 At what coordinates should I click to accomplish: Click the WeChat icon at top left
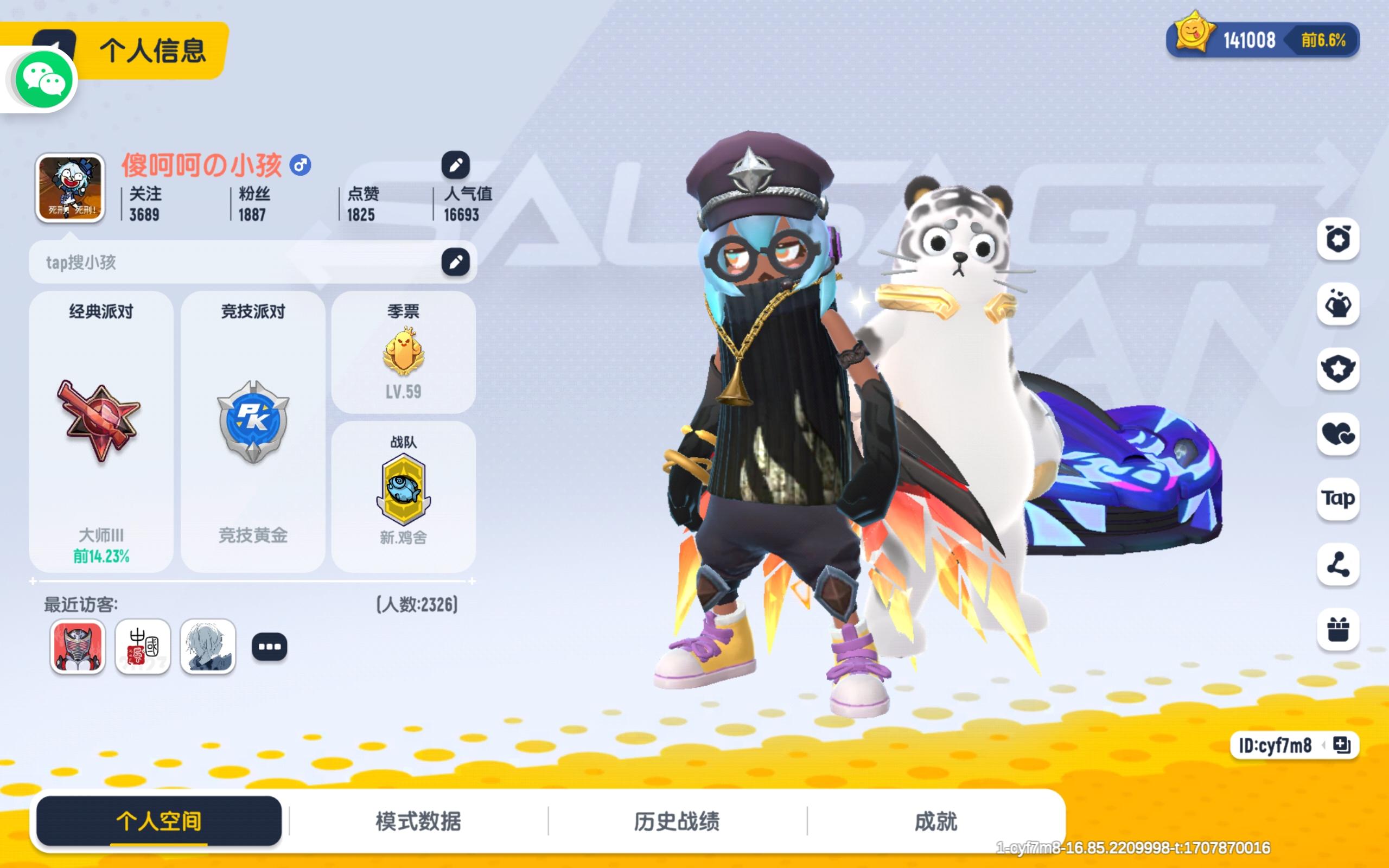click(43, 79)
